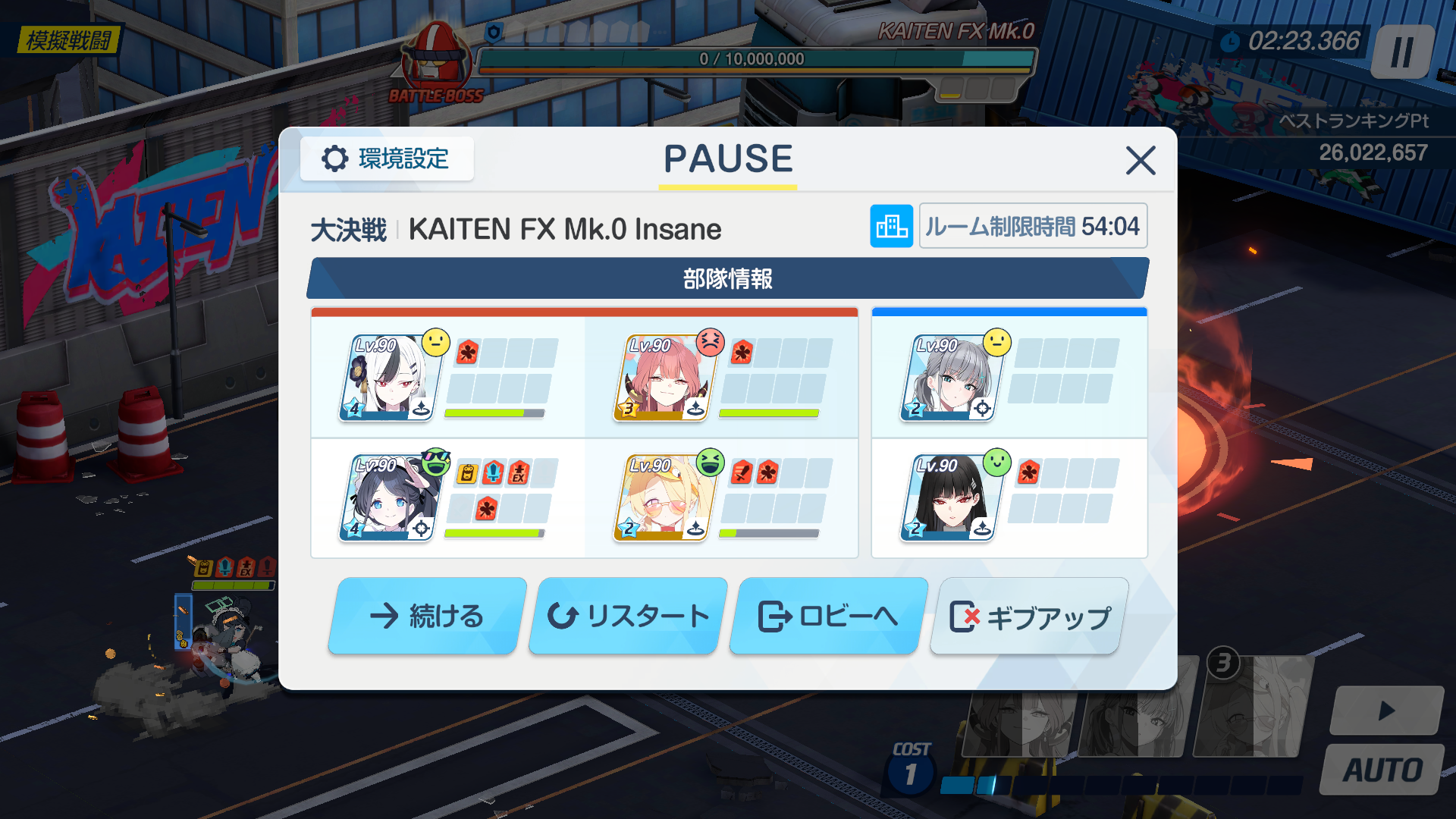Close the PAUSE dialog with X
Image resolution: width=1456 pixels, height=819 pixels.
(x=1140, y=161)
